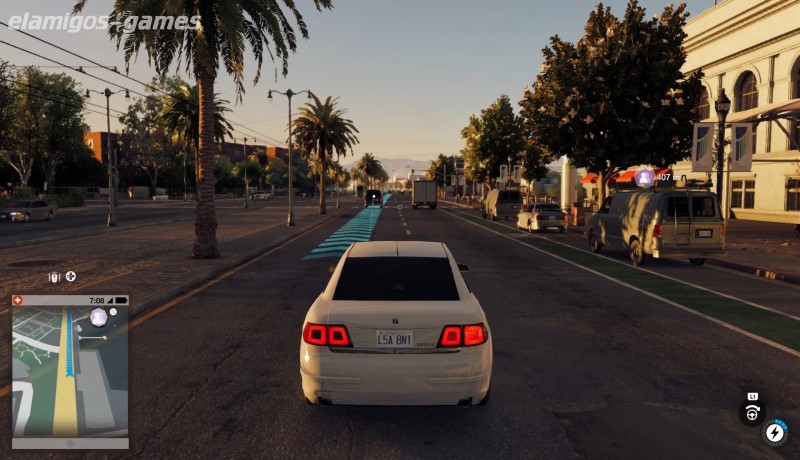The height and width of the screenshot is (460, 800).
Task: Select the purple mission marker on the minimap
Action: [98, 318]
